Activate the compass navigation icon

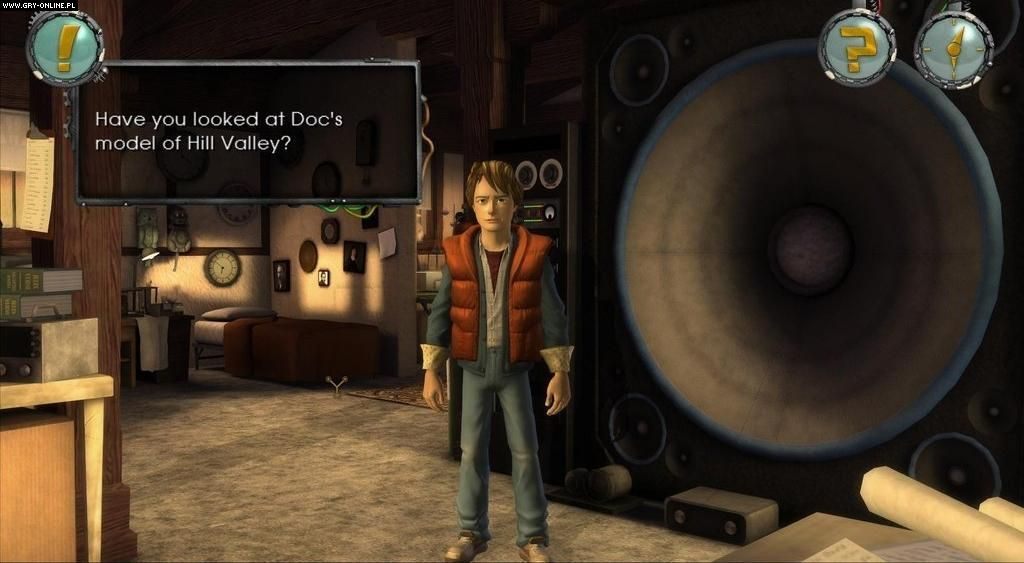(951, 48)
